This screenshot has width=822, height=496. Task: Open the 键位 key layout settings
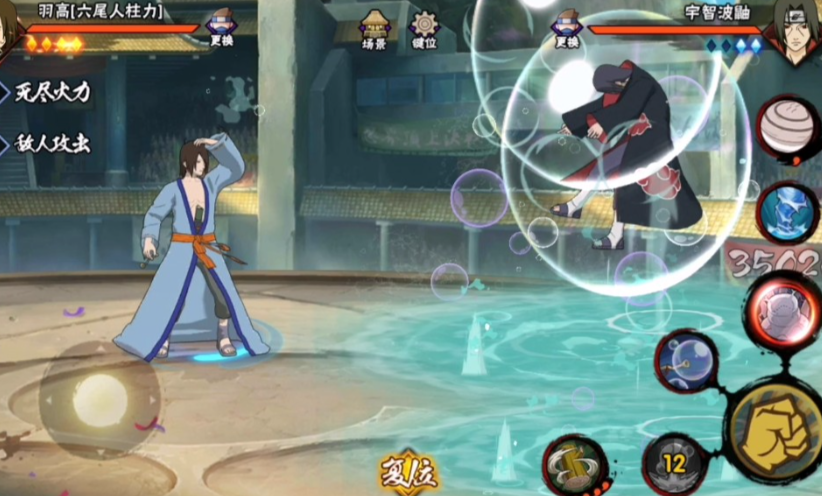[x=425, y=28]
